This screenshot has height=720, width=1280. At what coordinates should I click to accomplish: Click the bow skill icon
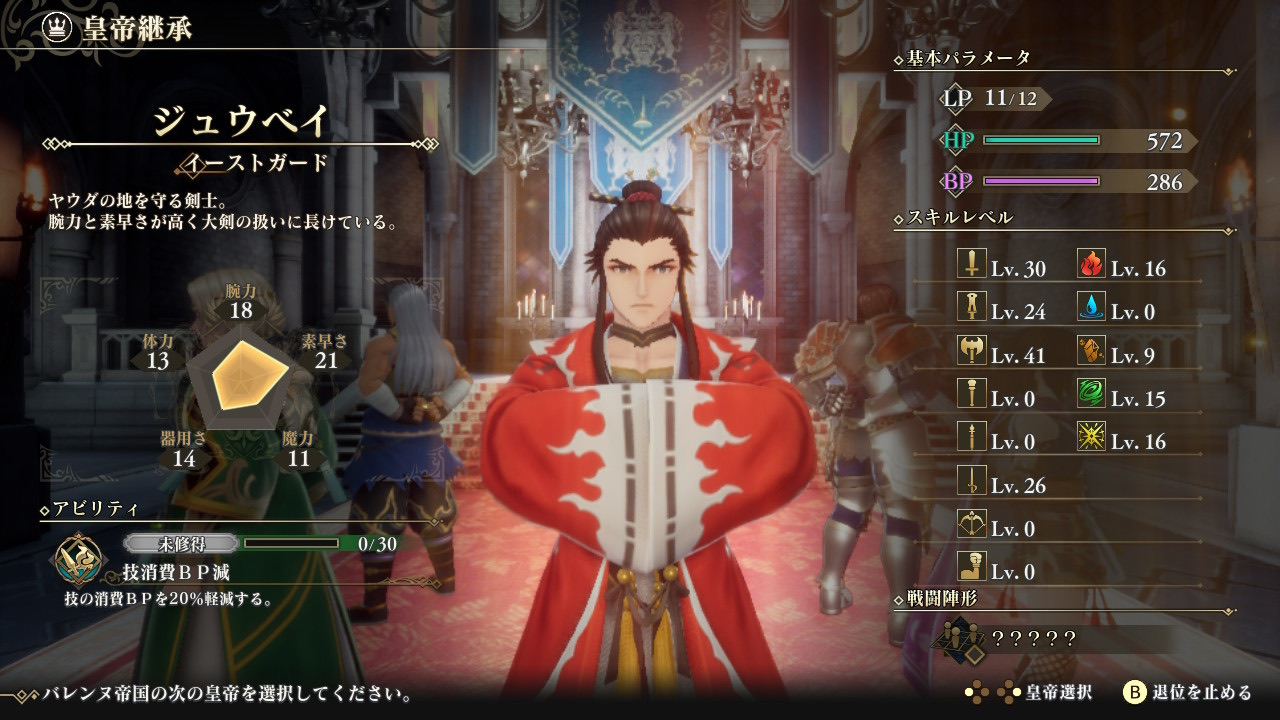click(972, 523)
